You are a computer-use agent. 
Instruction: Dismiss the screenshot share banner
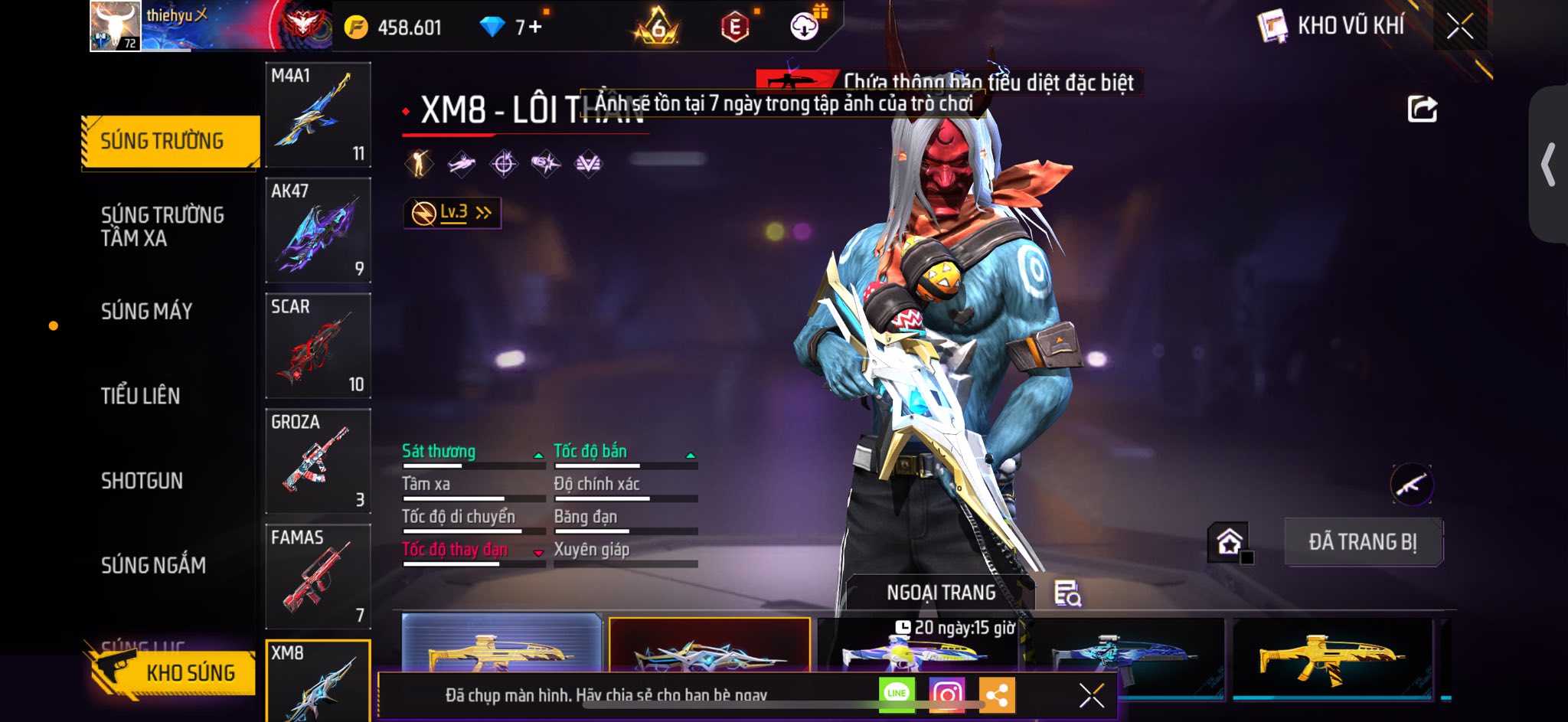click(1091, 695)
